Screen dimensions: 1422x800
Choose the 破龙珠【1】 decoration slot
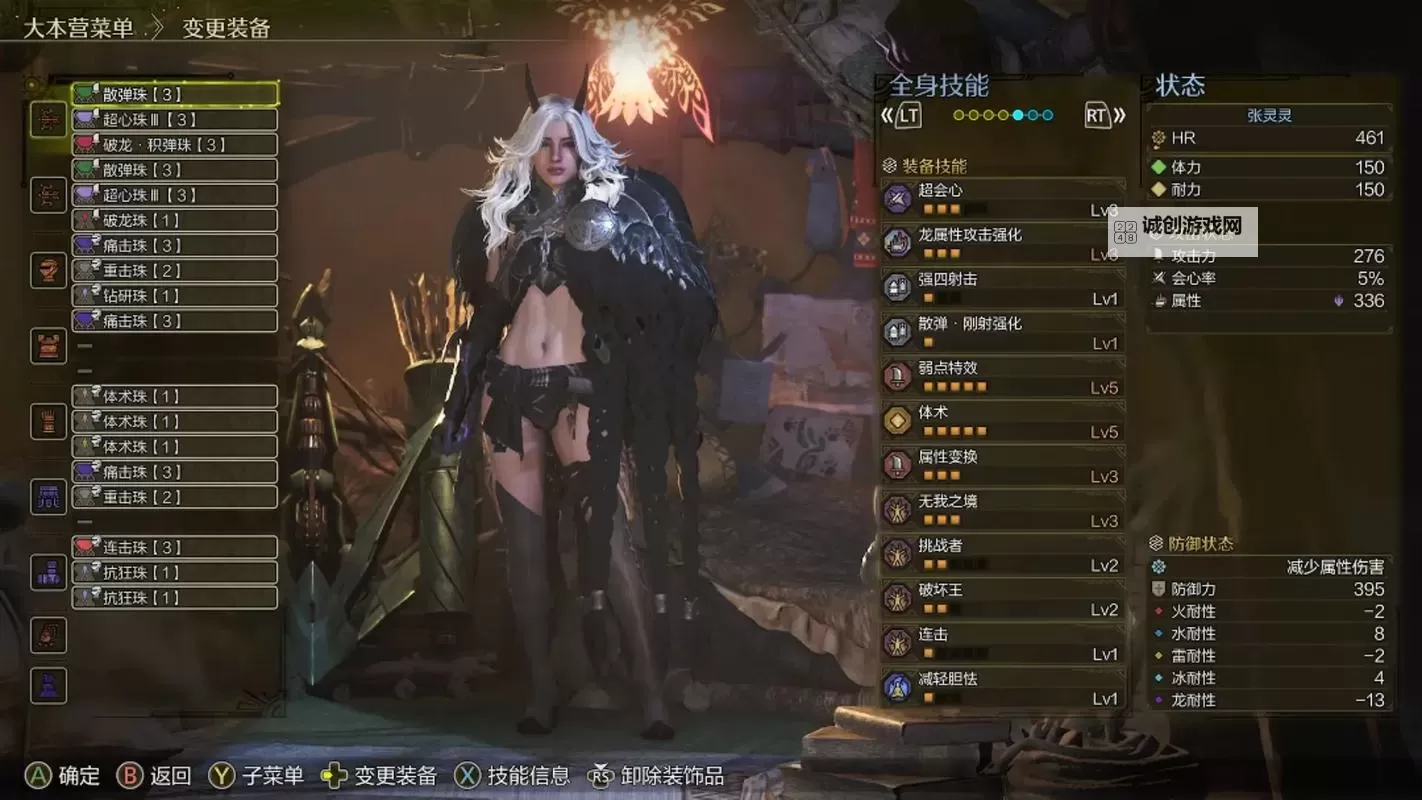tap(175, 220)
